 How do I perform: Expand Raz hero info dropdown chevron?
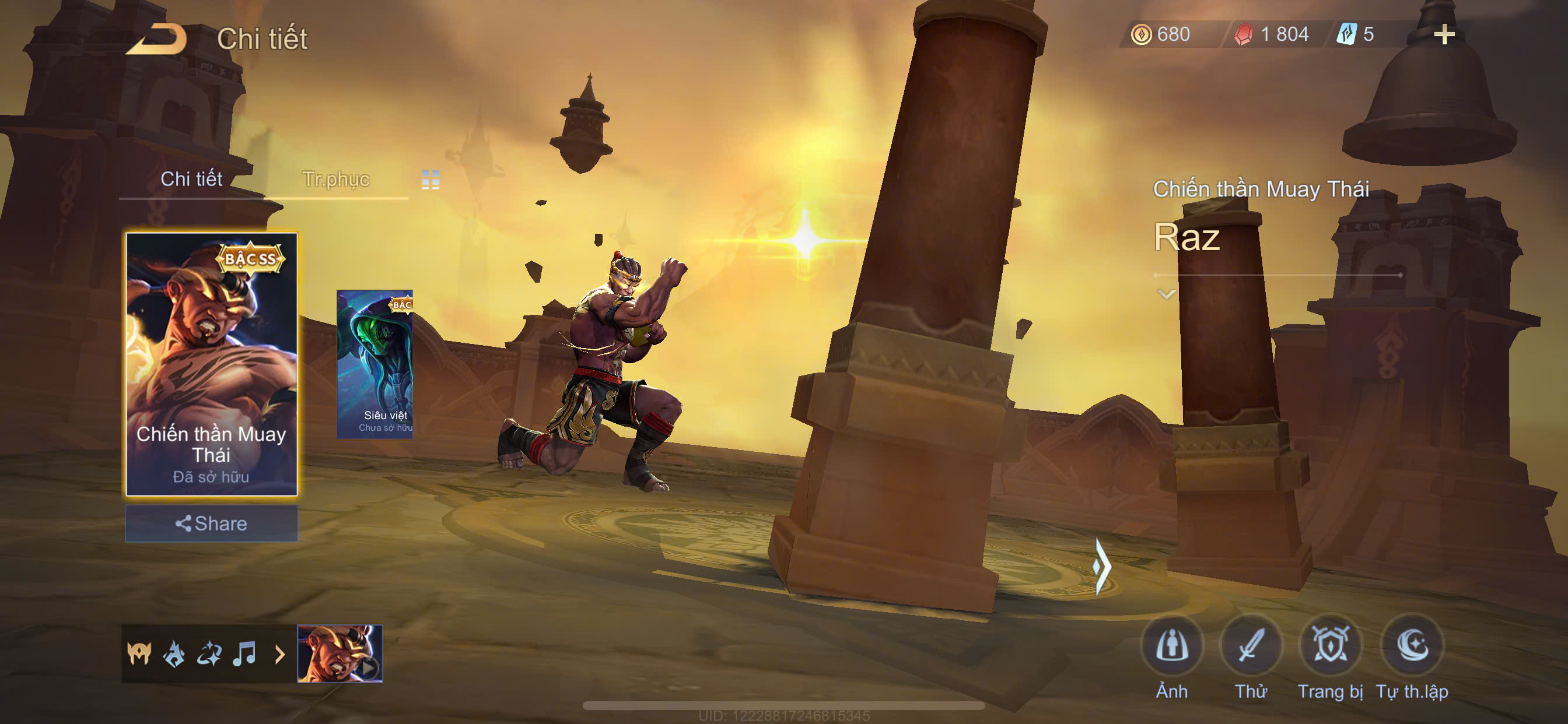pyautogui.click(x=1165, y=295)
